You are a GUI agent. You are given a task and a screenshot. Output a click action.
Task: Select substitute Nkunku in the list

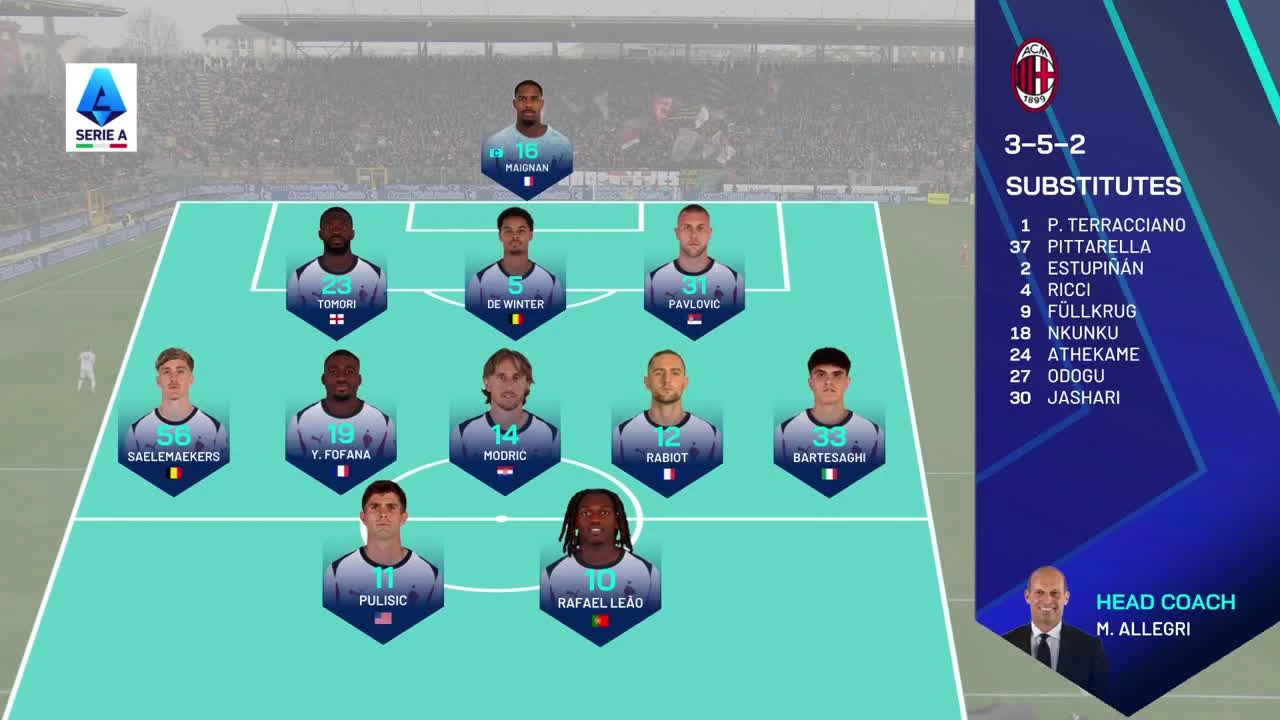pos(1082,333)
